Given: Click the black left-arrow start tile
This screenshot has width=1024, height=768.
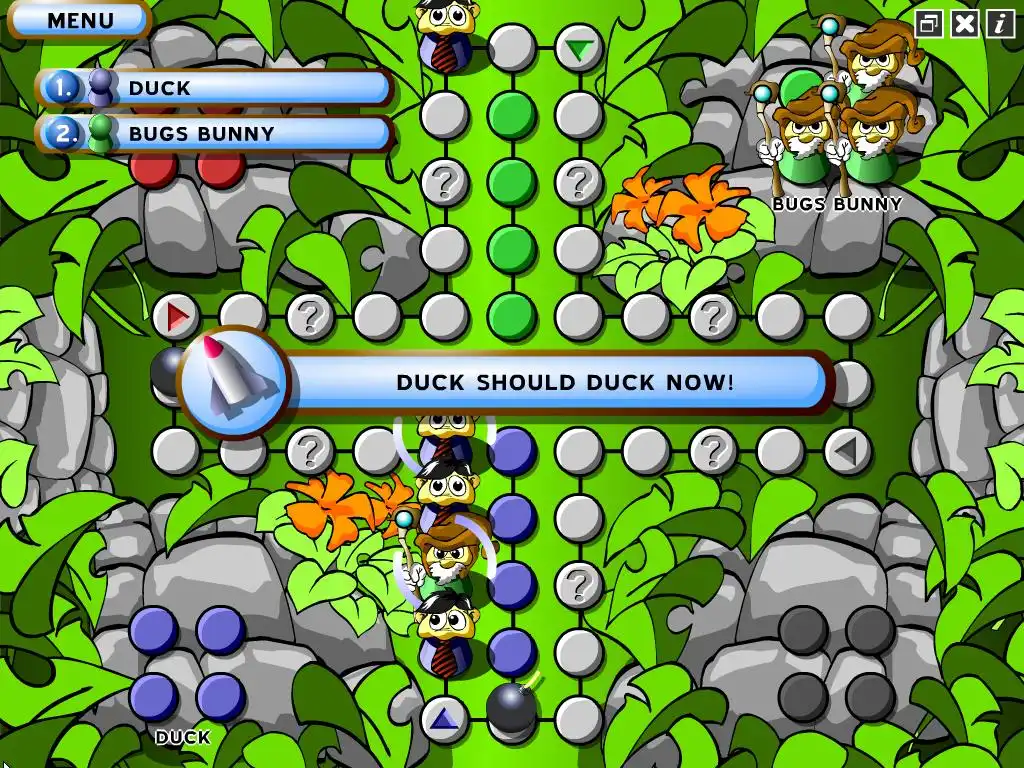Looking at the screenshot, I should pyautogui.click(x=847, y=452).
